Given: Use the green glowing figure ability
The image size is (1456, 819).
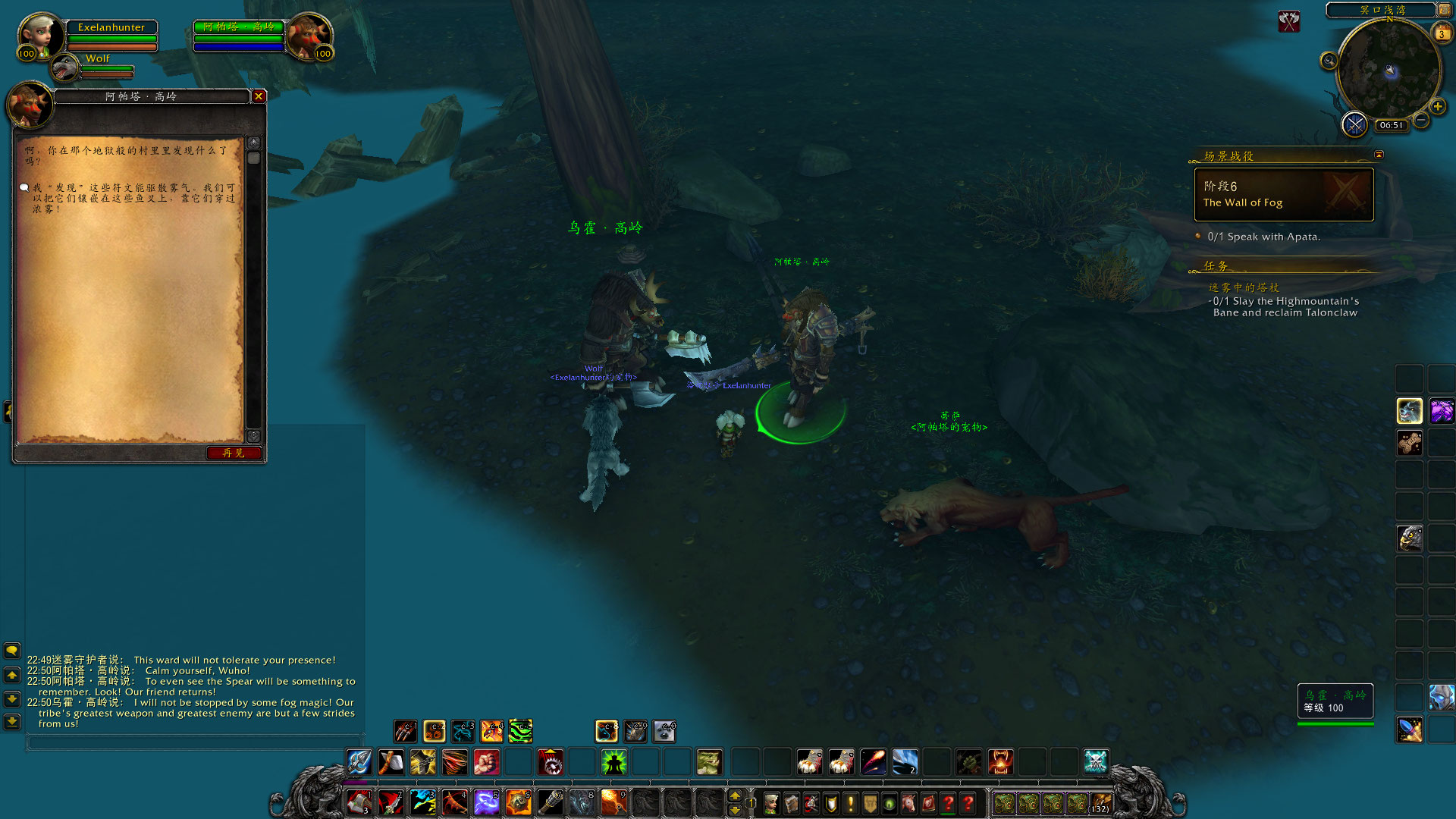Looking at the screenshot, I should click(613, 762).
